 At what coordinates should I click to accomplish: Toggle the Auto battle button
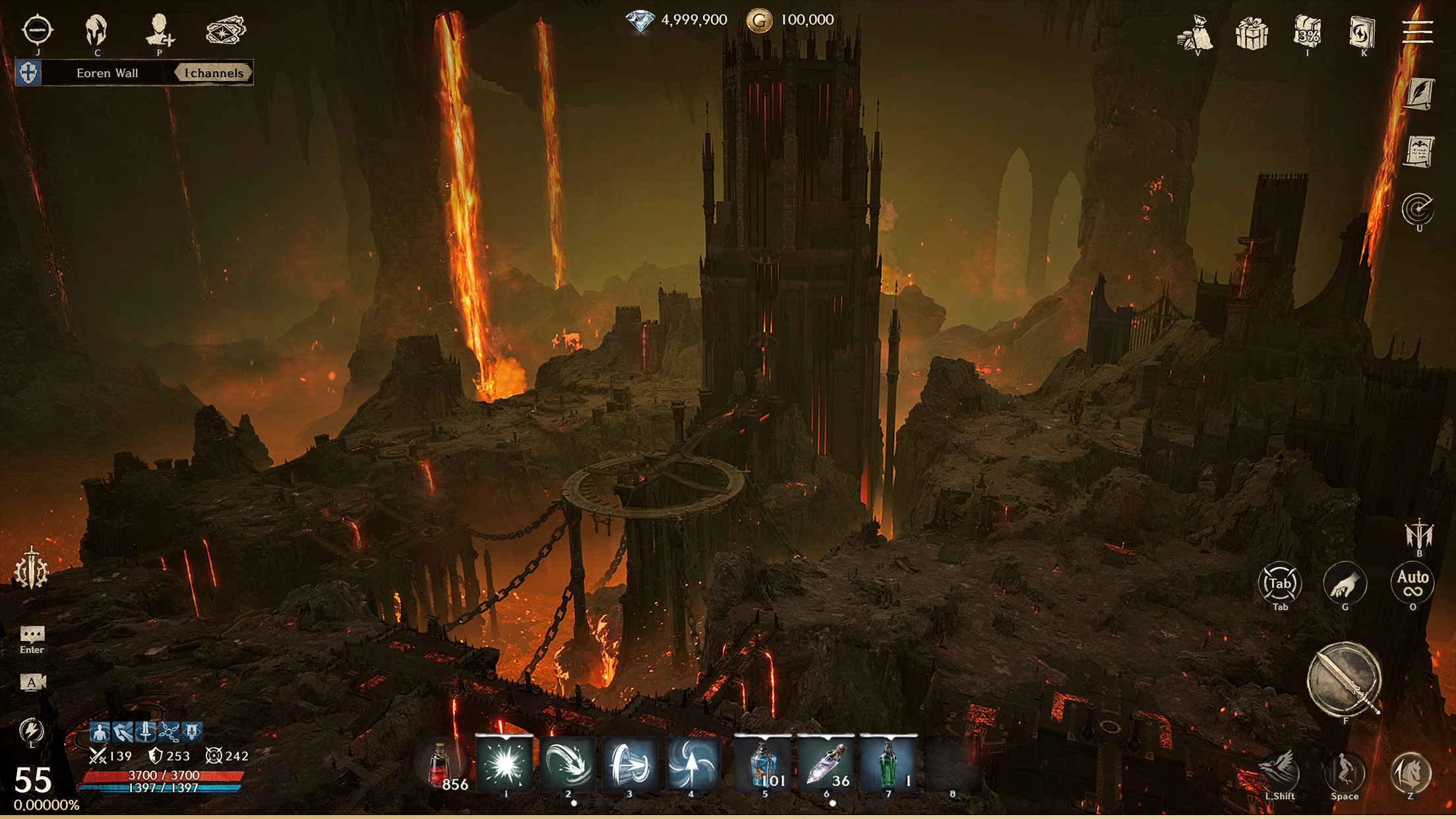point(1412,583)
